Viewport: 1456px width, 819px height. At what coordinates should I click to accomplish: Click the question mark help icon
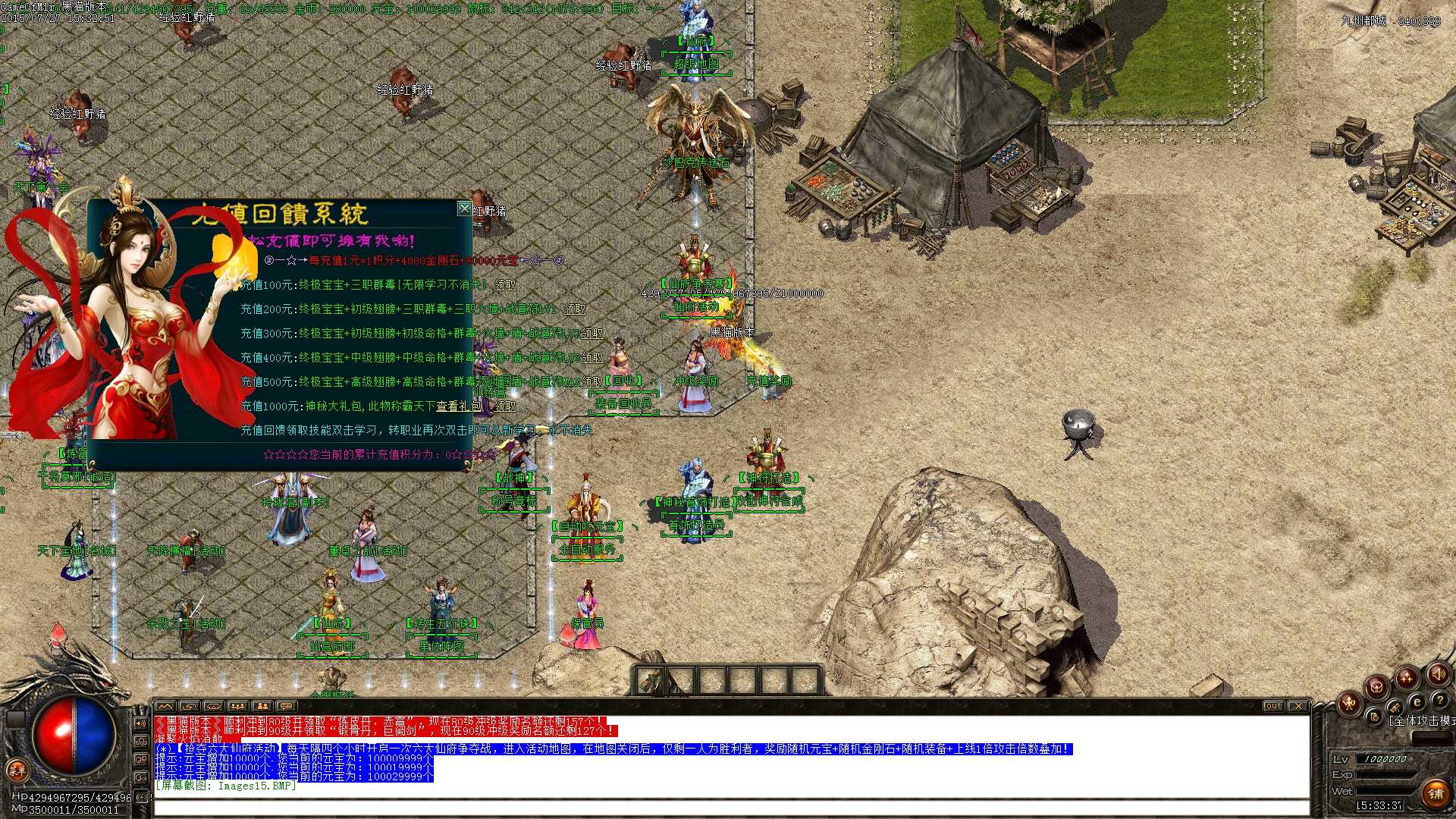pos(1439,701)
